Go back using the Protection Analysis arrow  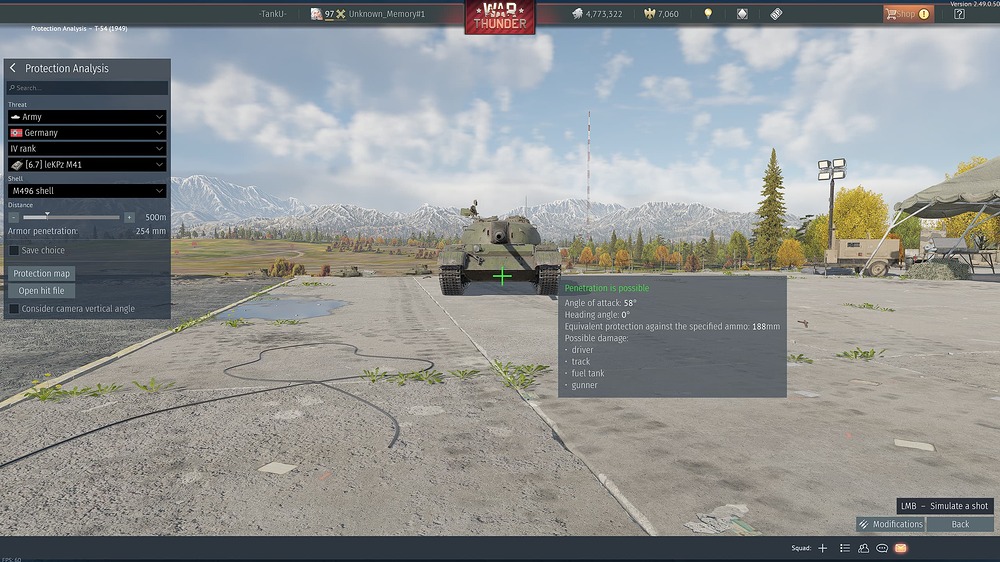13,68
